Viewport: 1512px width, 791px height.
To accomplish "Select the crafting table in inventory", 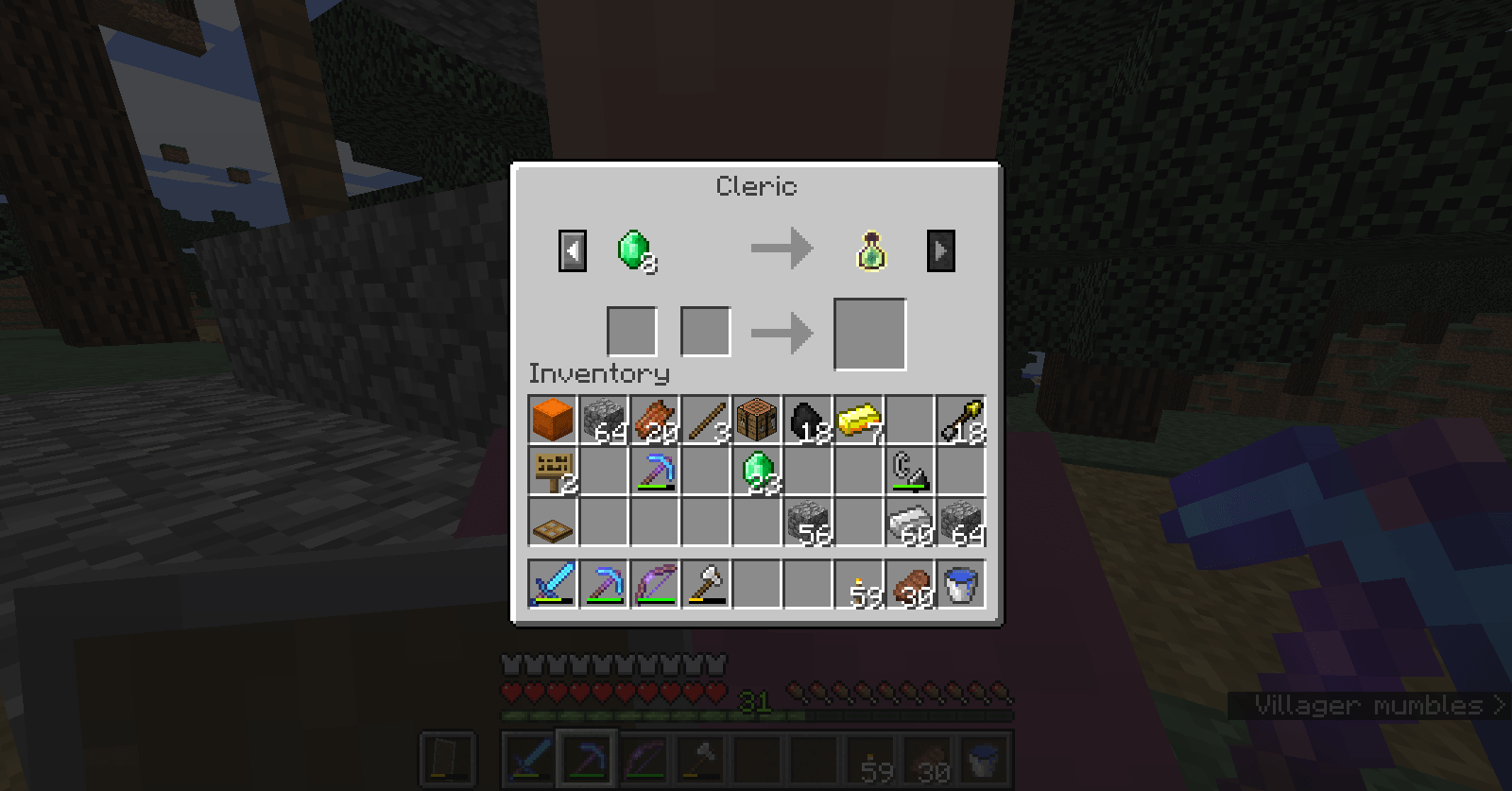I will 757,421.
